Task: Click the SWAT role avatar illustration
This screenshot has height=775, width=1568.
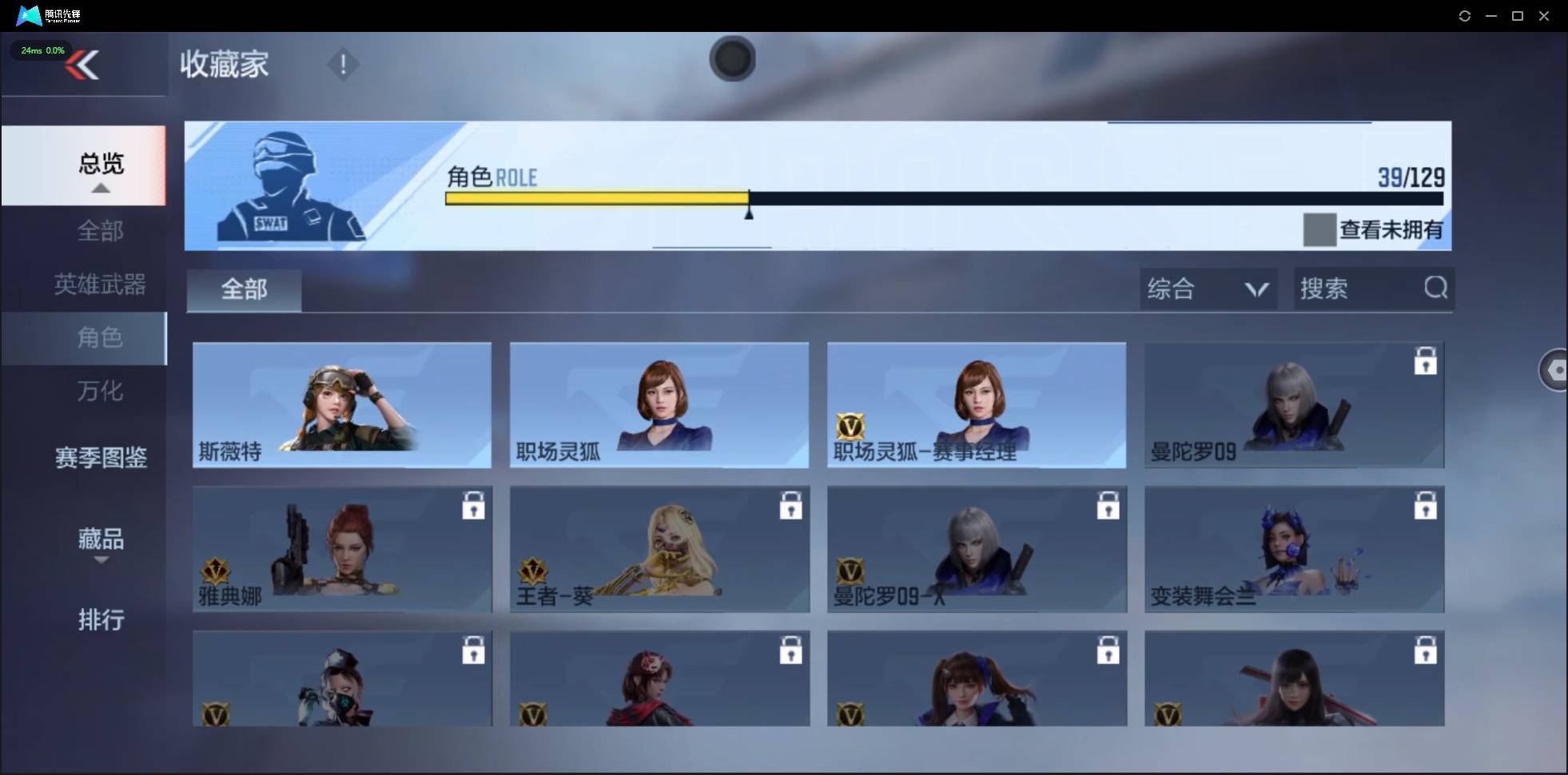Action: pos(288,185)
